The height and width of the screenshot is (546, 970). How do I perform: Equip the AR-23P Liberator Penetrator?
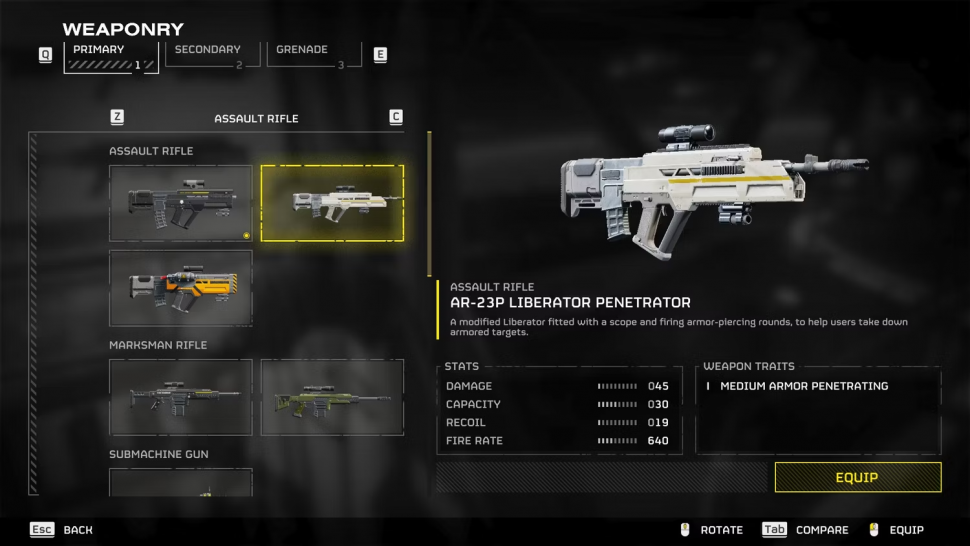tap(857, 477)
